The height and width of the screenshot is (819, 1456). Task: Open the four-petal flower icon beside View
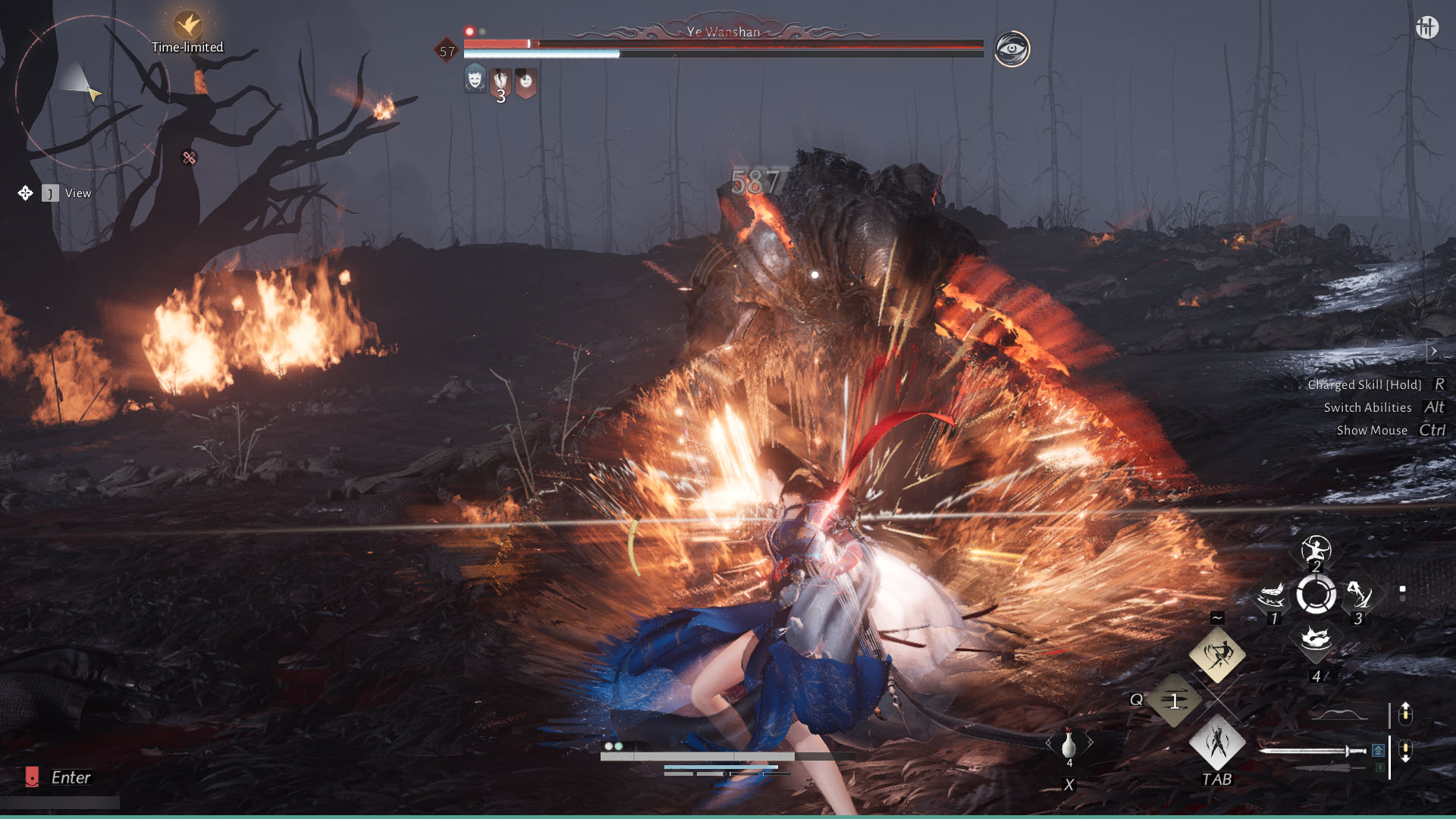(x=25, y=193)
